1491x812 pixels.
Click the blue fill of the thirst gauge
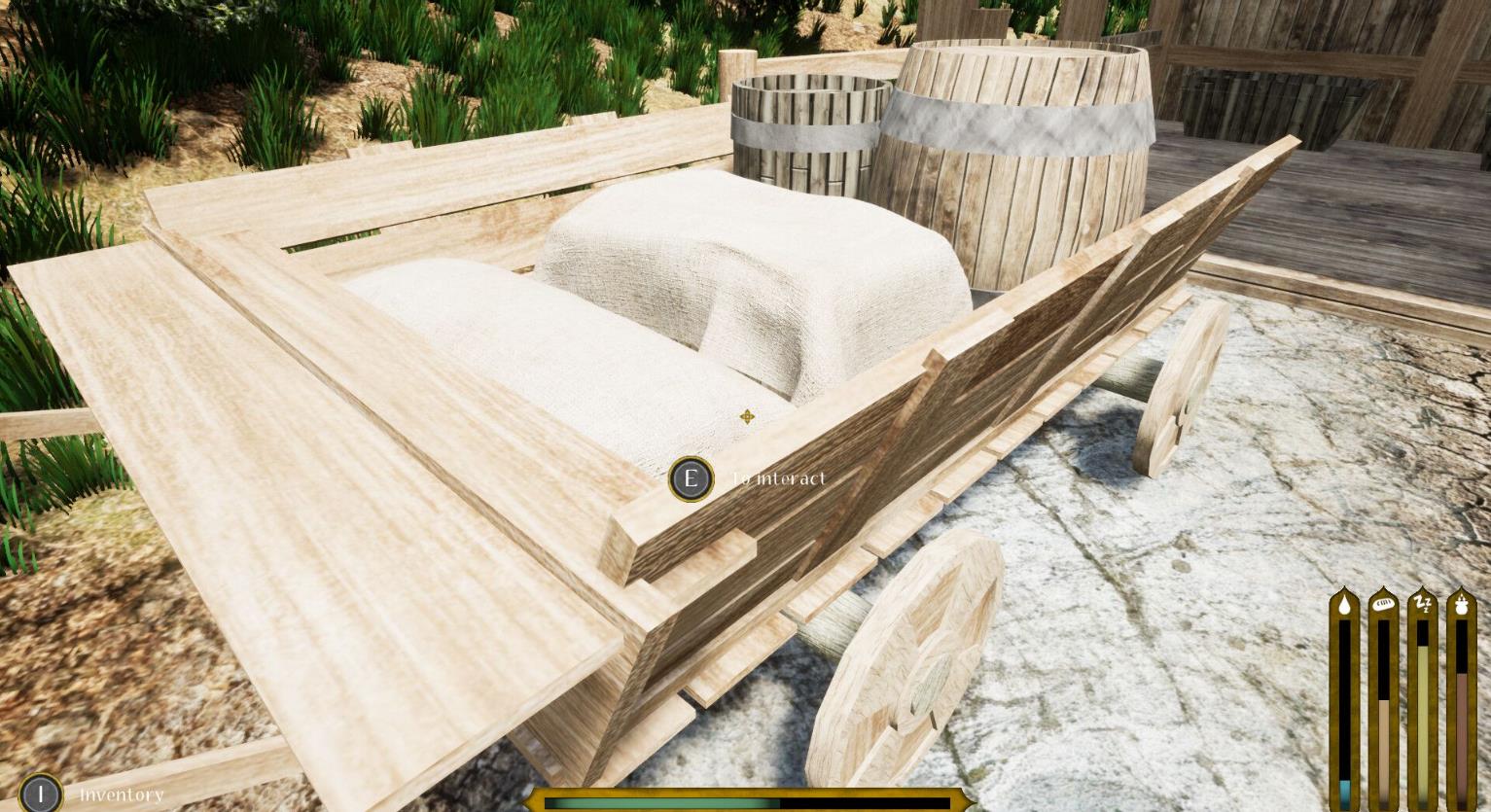tap(1344, 786)
